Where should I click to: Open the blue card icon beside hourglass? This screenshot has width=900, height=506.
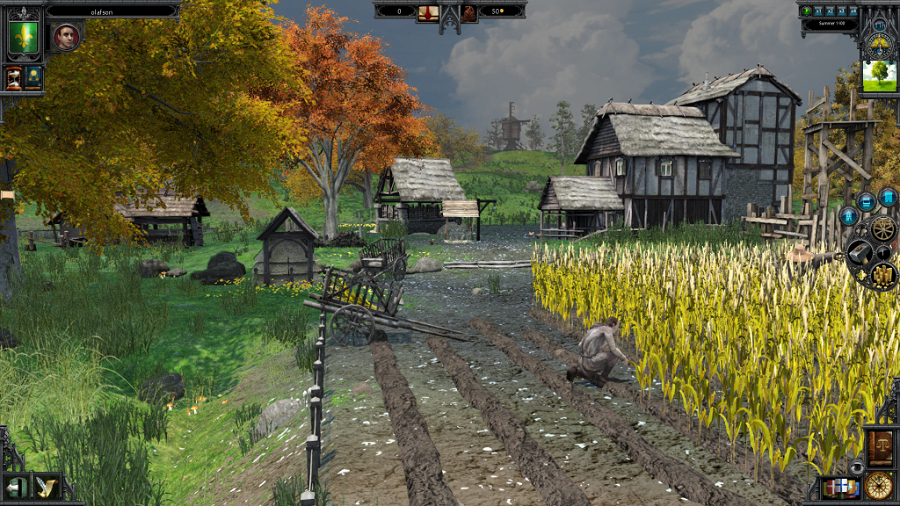[34, 78]
